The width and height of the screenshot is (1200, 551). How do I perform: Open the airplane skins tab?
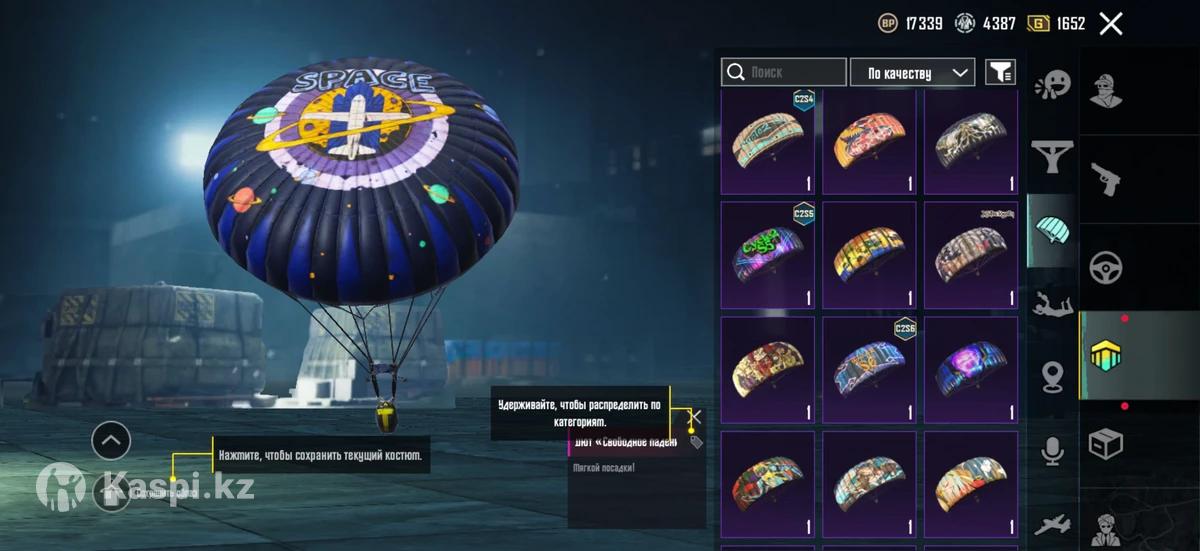(1052, 523)
